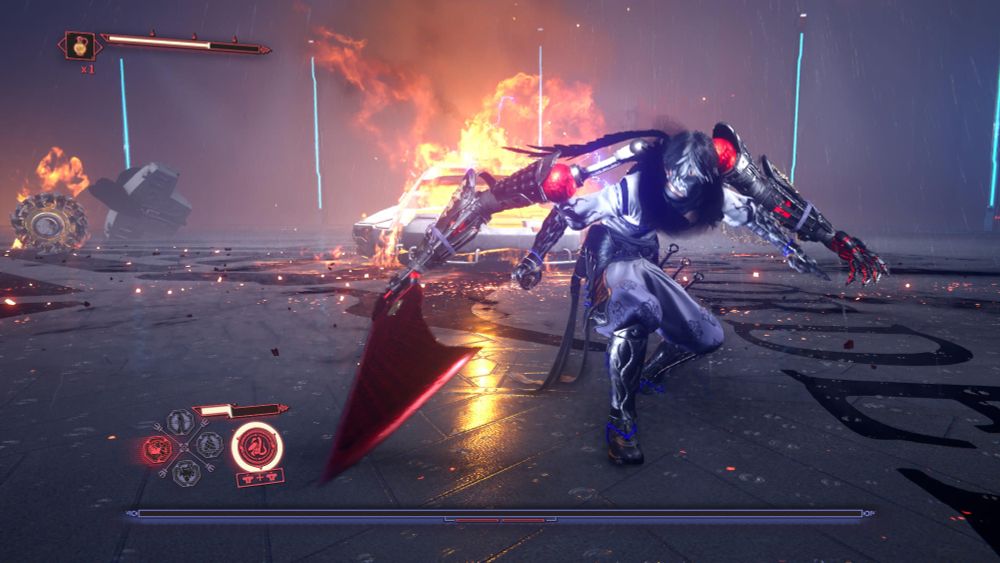Viewport: 1000px width, 563px height.
Task: Pick the right grey octagon skill slot
Action: (x=208, y=444)
